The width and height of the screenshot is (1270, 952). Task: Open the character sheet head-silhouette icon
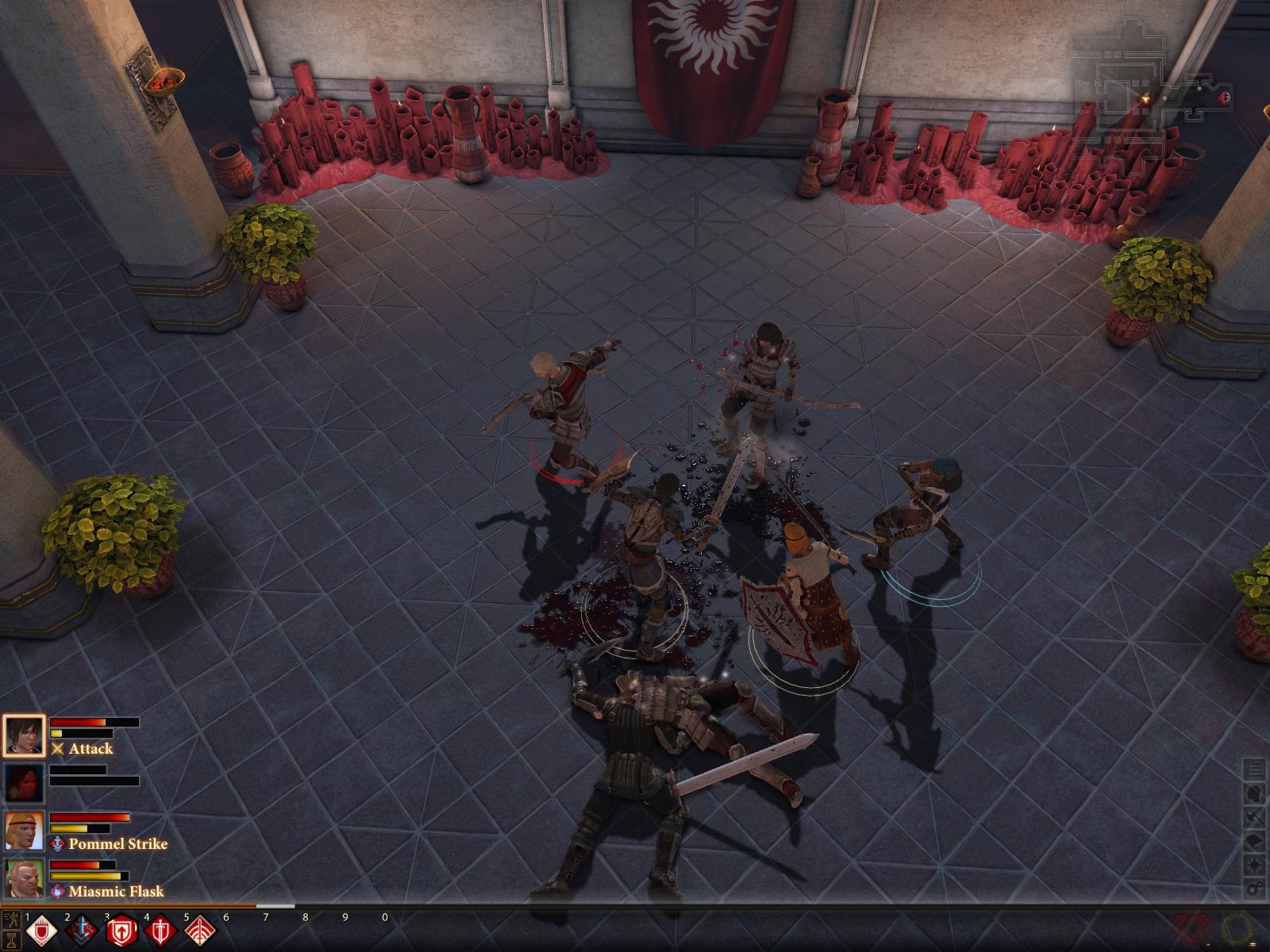(x=1254, y=793)
